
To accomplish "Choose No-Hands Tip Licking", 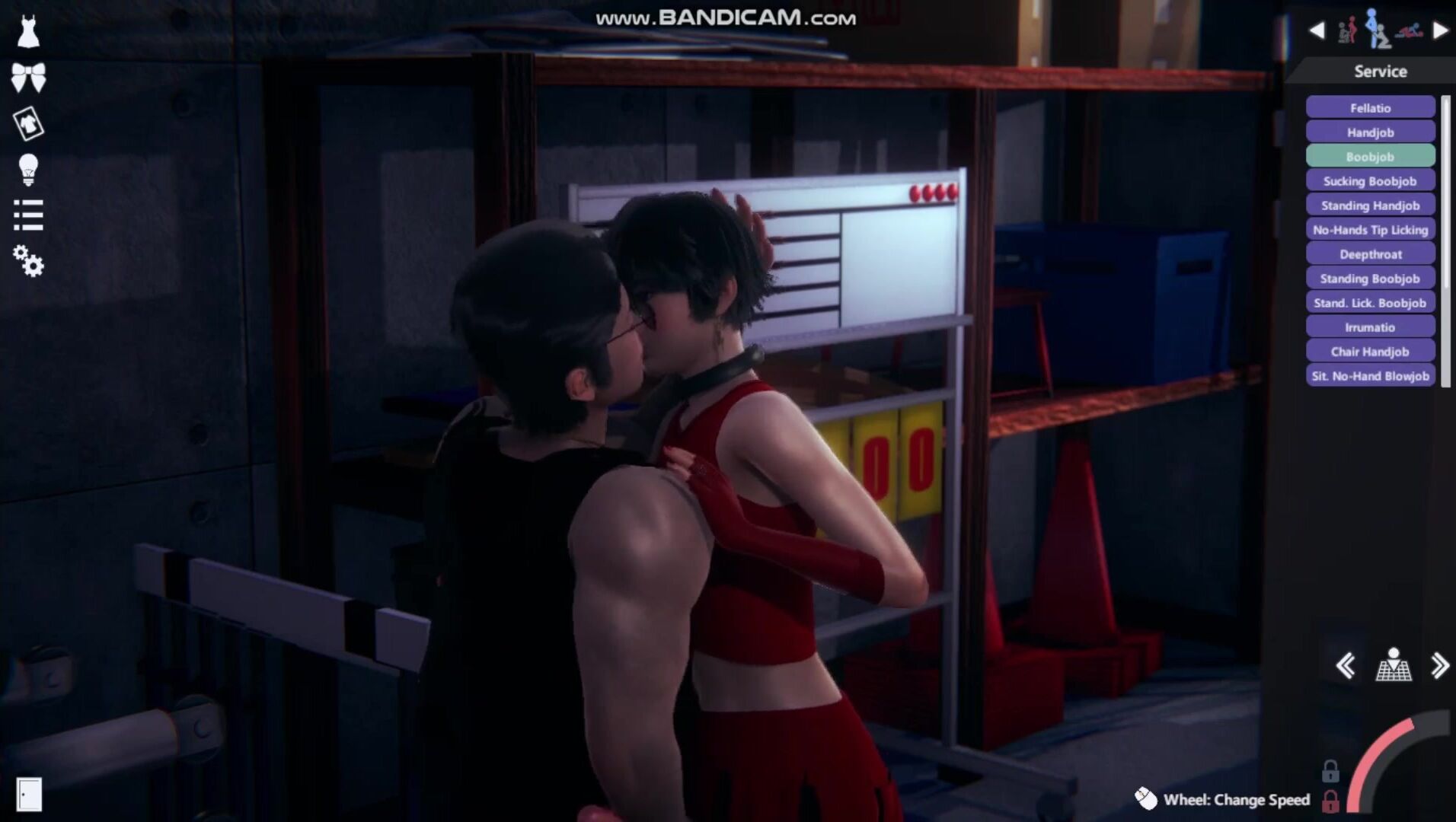I will click(1370, 230).
